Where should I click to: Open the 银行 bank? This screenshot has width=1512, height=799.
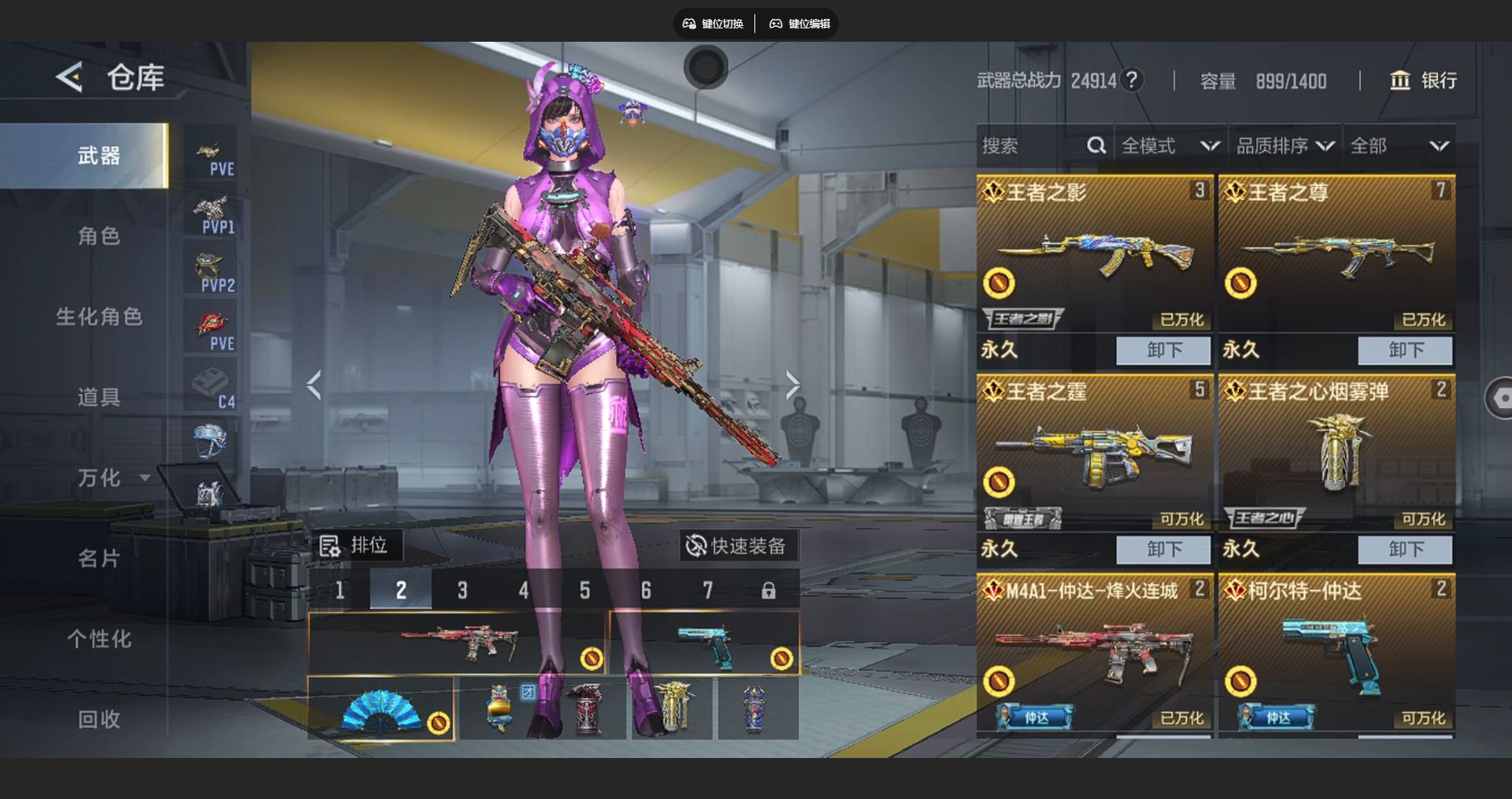click(x=1423, y=80)
